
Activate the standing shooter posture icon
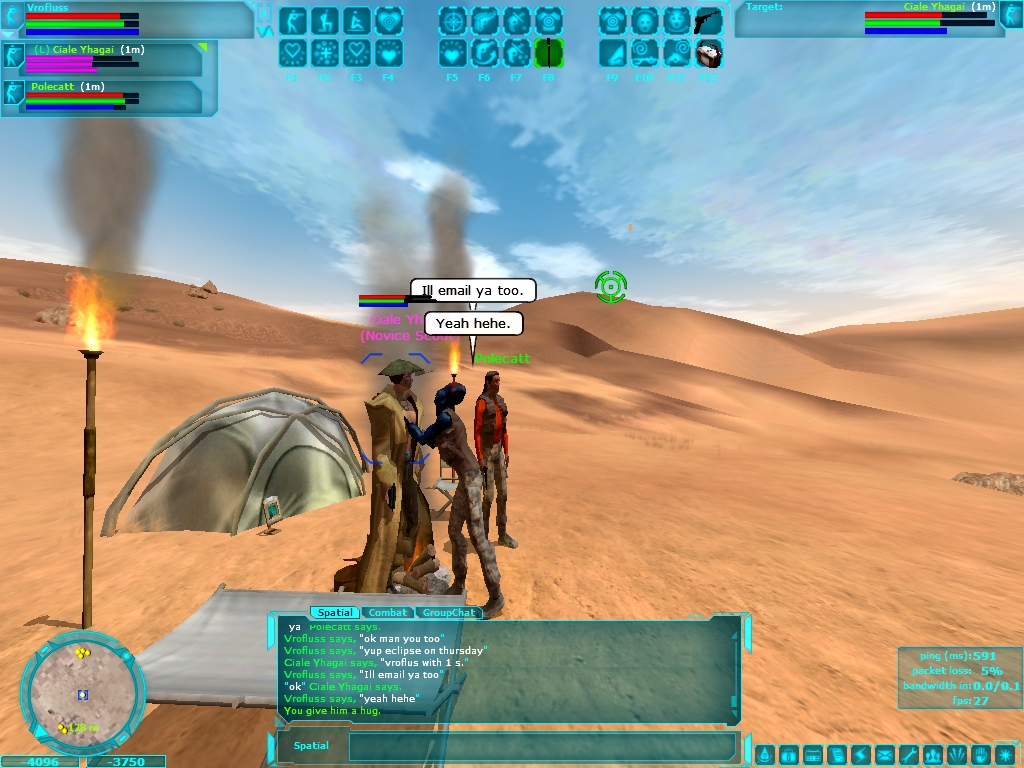coord(293,21)
